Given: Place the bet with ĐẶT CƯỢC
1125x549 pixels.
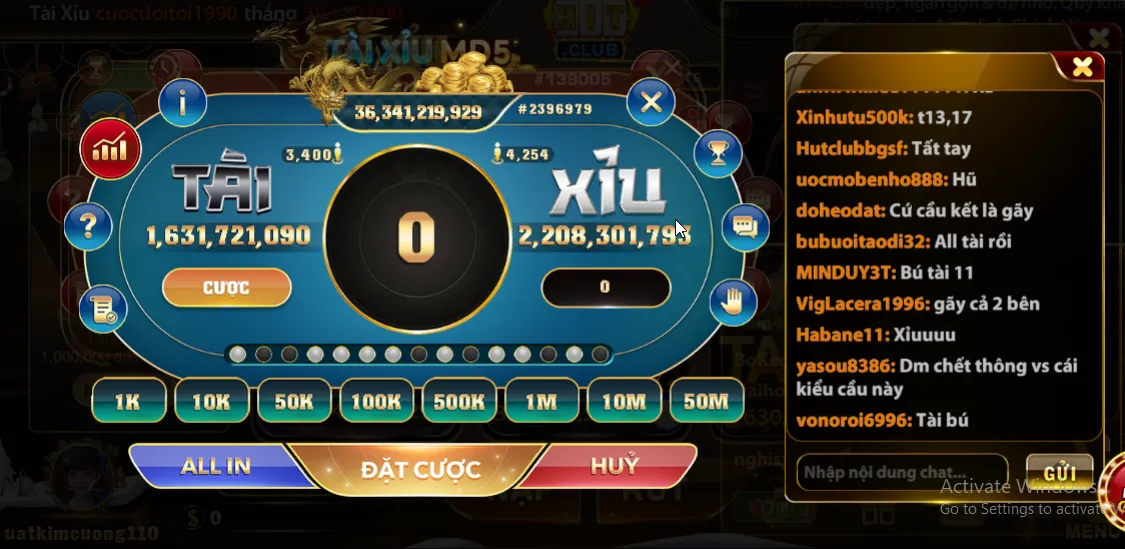Looking at the screenshot, I should coord(420,469).
